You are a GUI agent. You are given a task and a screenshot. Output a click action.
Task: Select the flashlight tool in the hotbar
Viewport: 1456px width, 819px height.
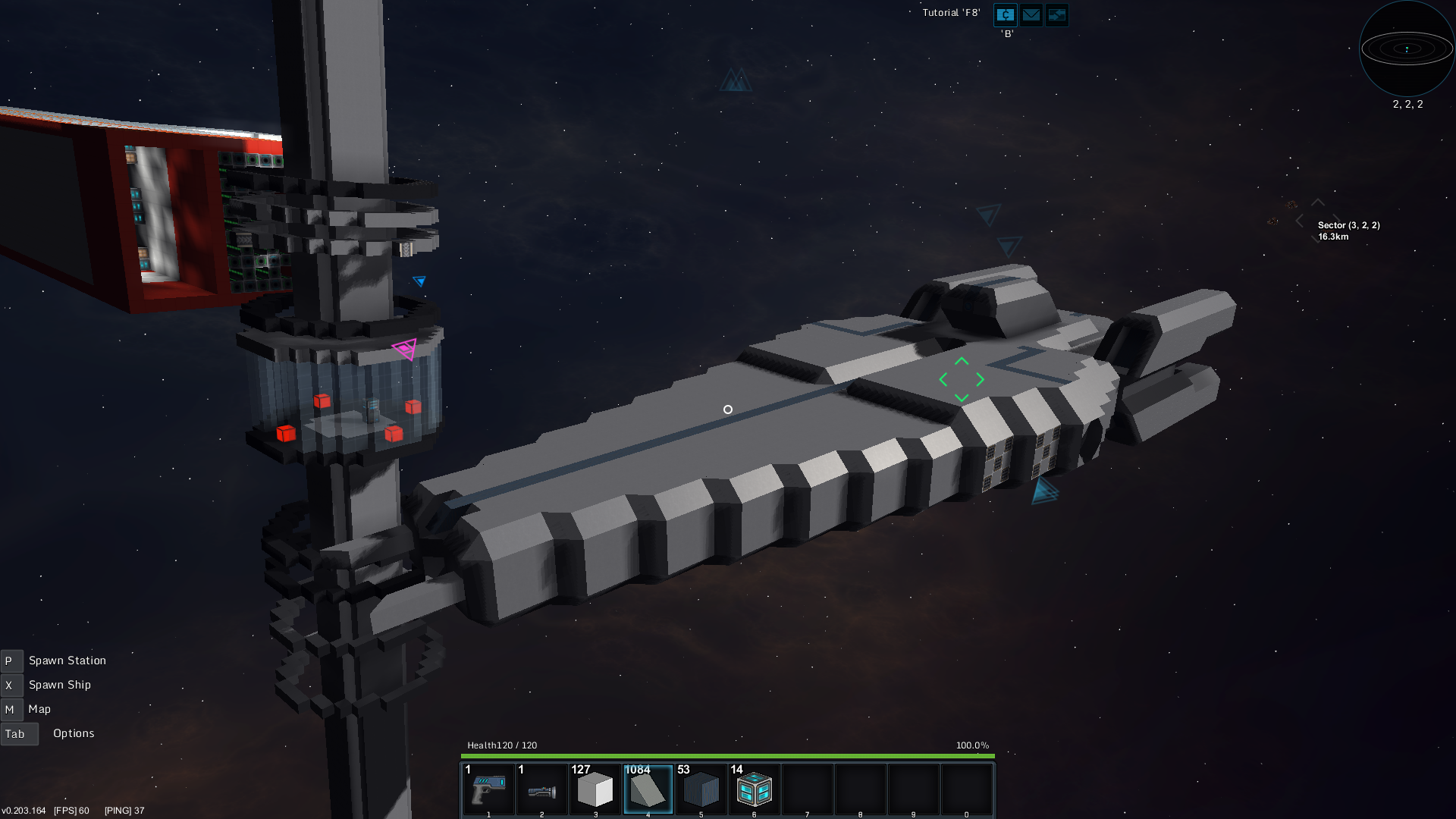(541, 789)
